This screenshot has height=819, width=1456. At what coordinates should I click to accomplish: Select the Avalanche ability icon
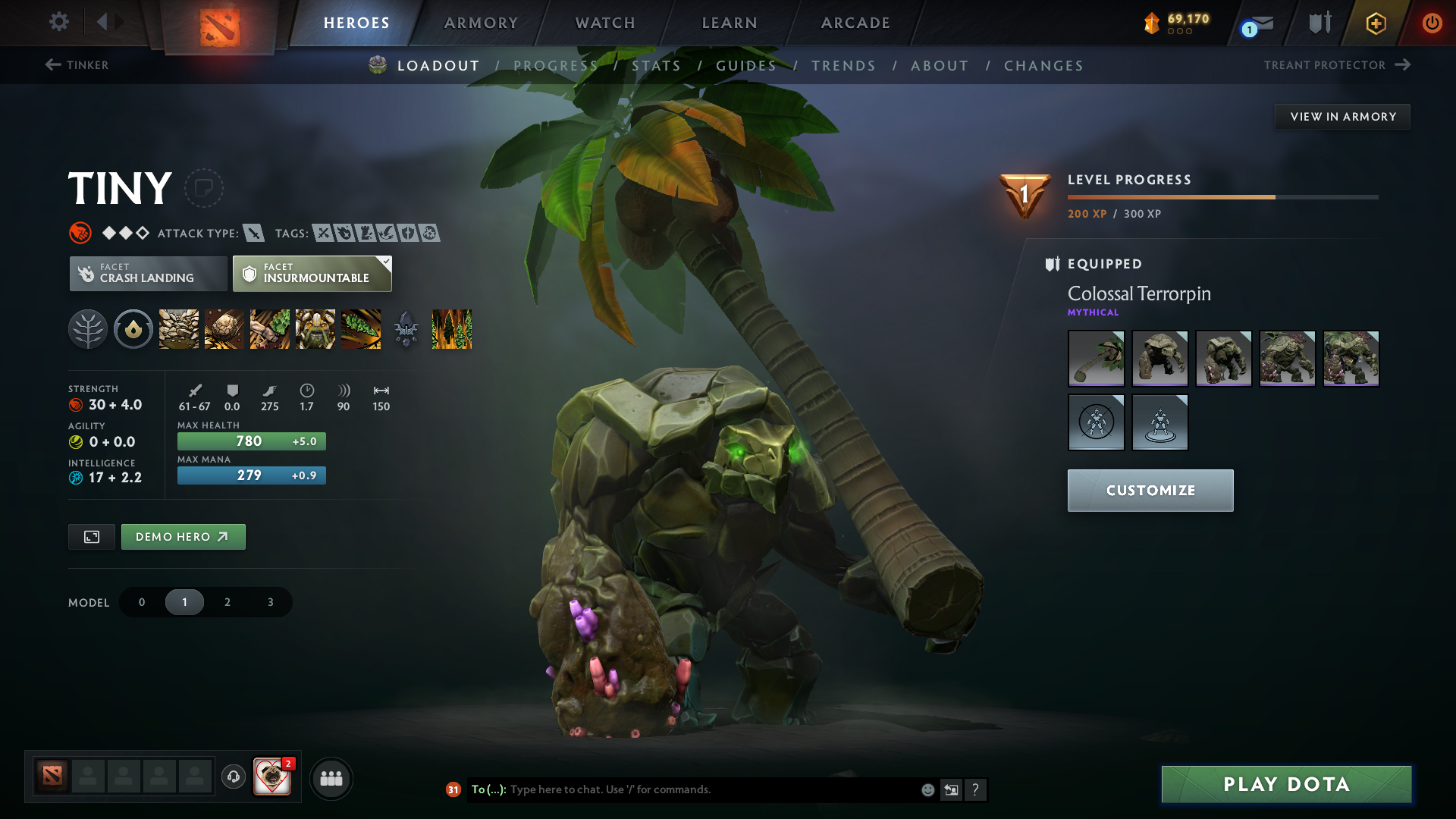178,329
